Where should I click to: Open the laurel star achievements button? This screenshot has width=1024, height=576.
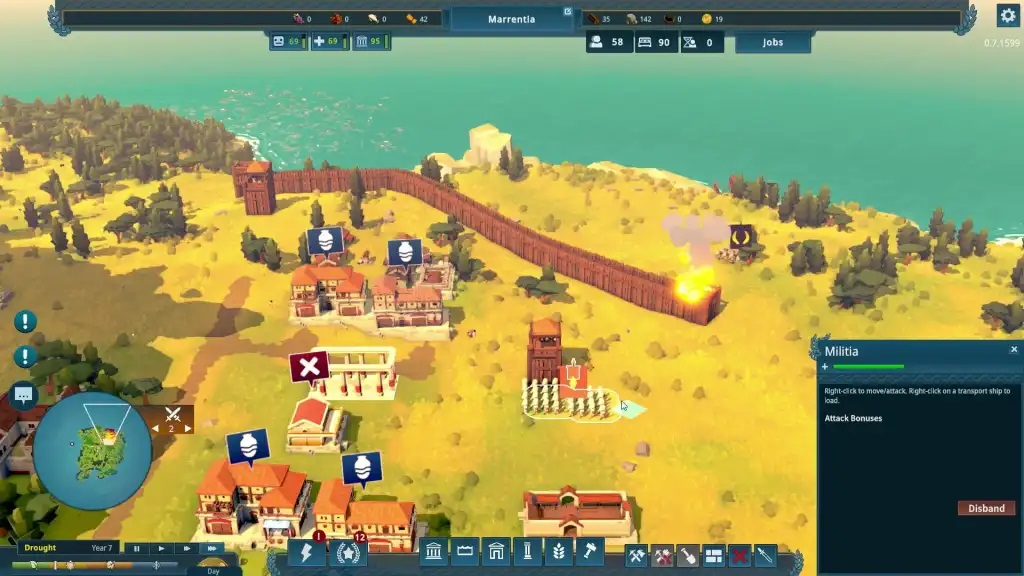pyautogui.click(x=347, y=553)
